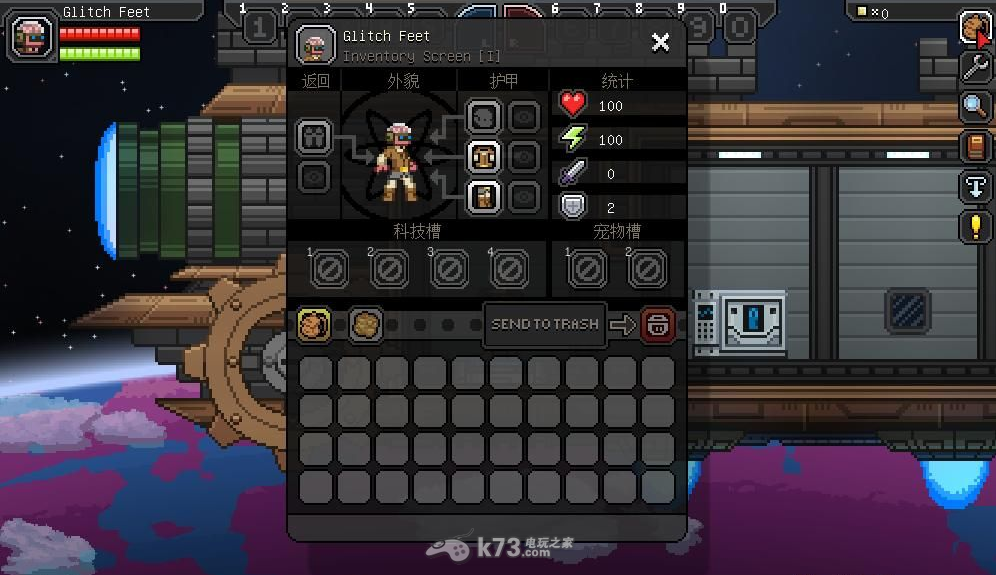Screen dimensions: 996x575
Task: Open the inventory bag sidebar icon
Action: point(975,27)
